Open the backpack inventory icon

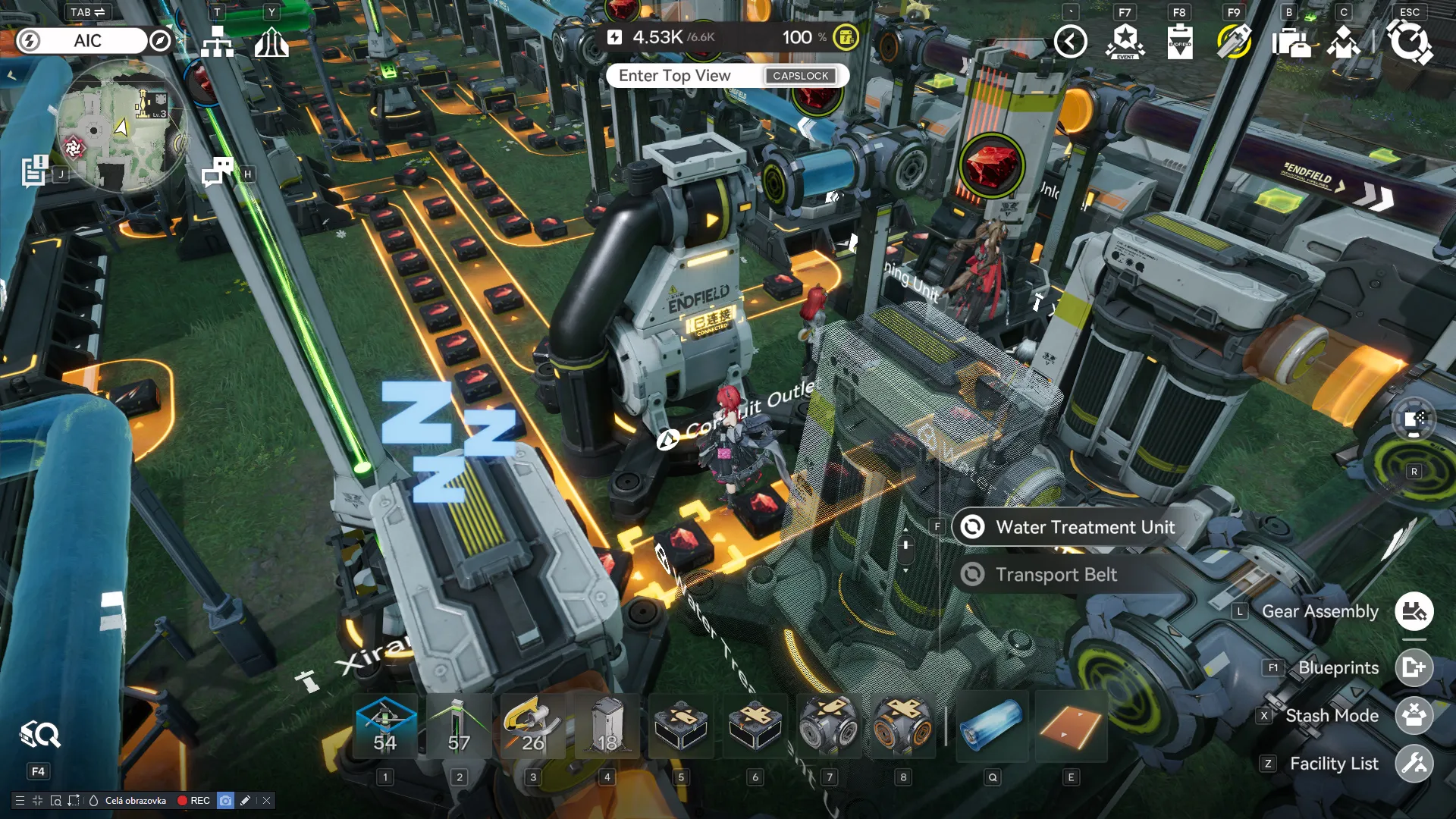1290,42
